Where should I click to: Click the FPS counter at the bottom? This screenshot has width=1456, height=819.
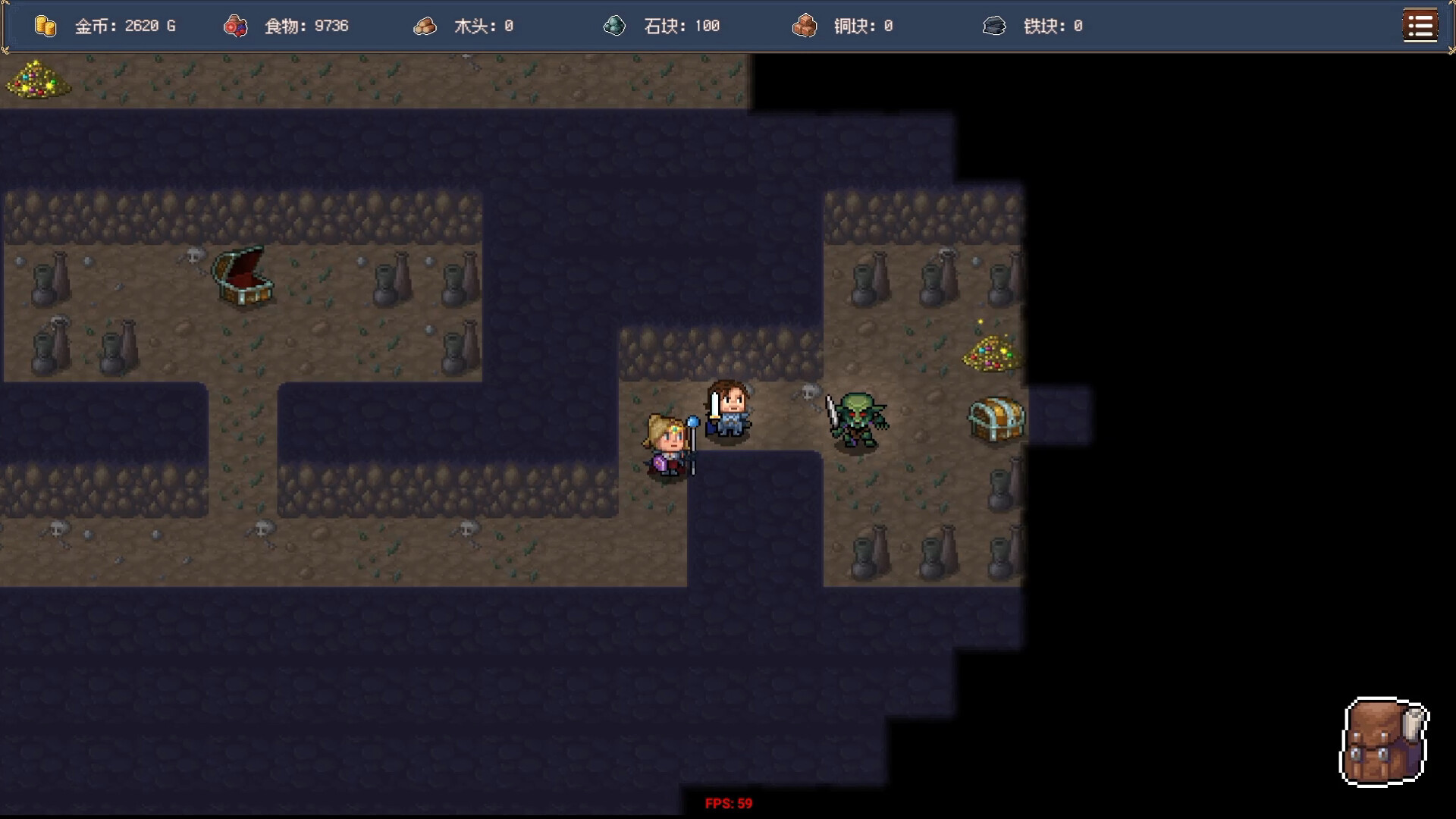(728, 802)
